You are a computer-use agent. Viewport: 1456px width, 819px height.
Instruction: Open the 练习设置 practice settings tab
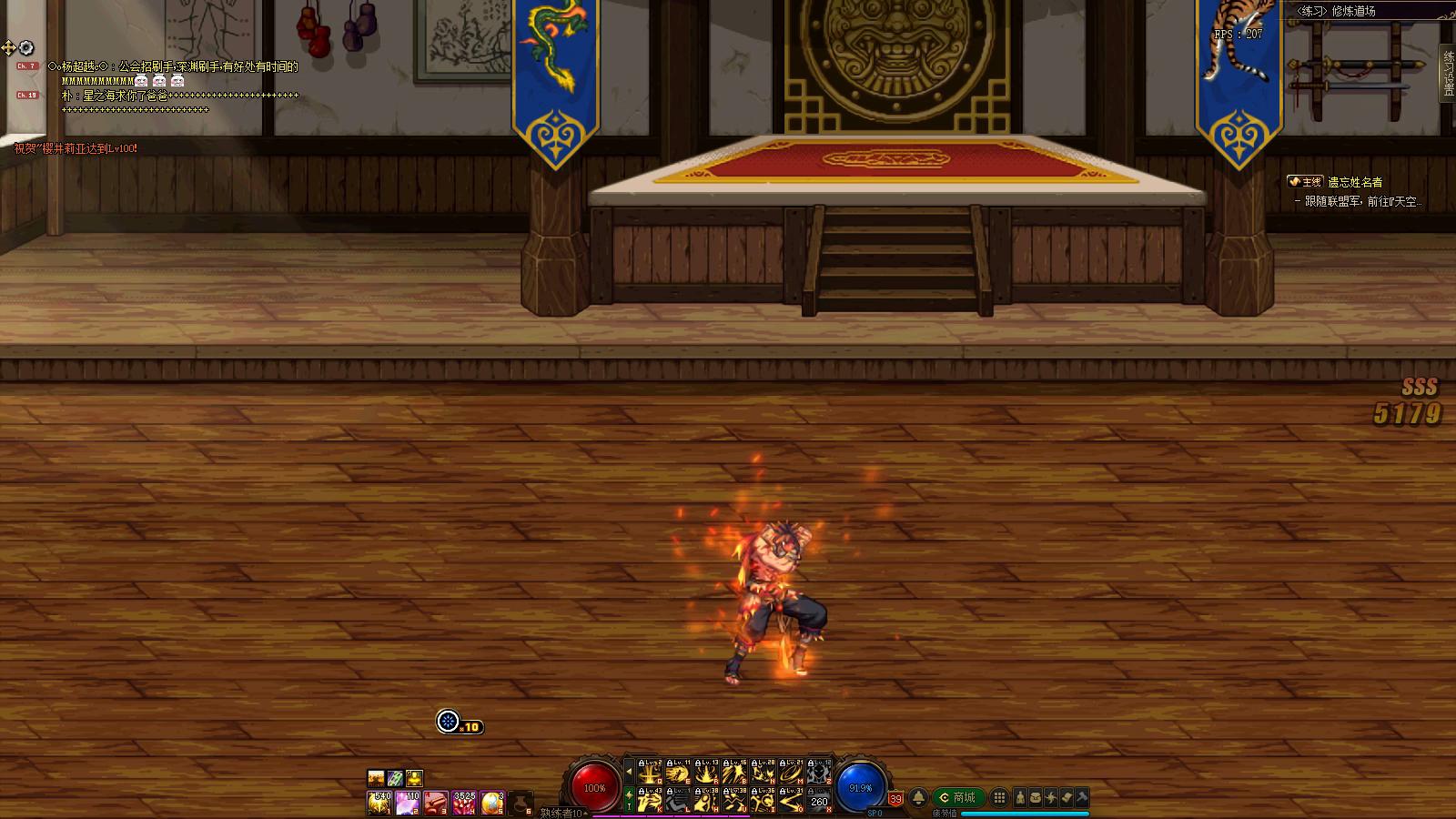click(x=1448, y=71)
